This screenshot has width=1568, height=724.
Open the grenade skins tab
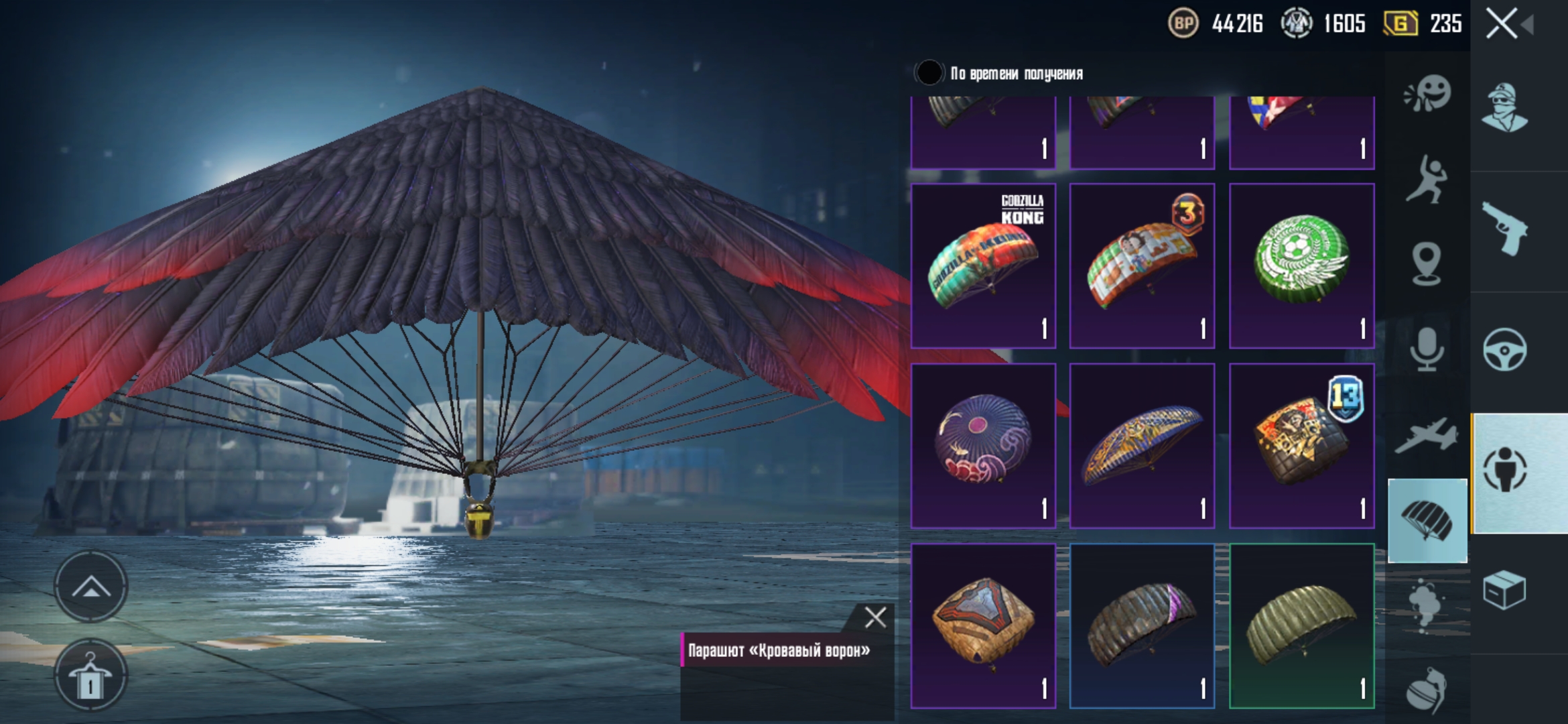point(1427,690)
